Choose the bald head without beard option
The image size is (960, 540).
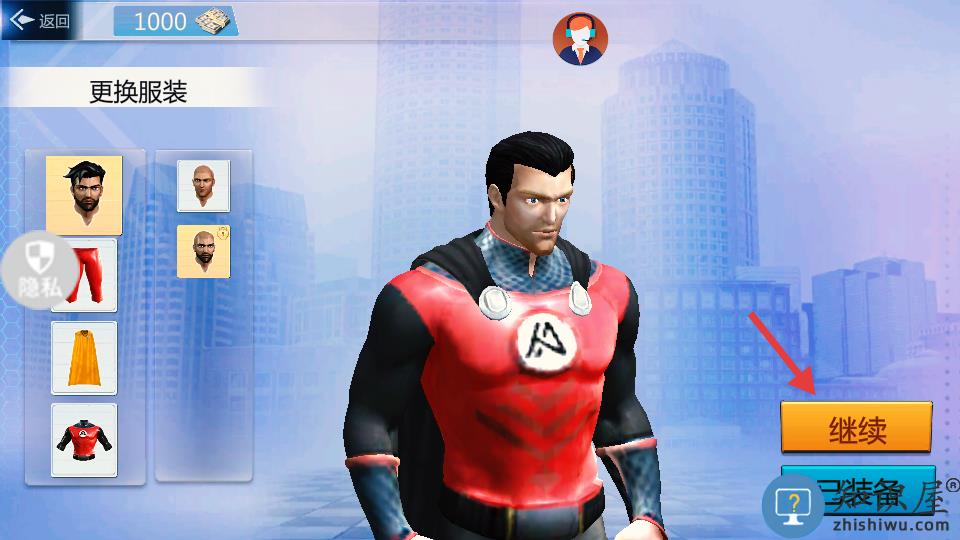click(203, 185)
